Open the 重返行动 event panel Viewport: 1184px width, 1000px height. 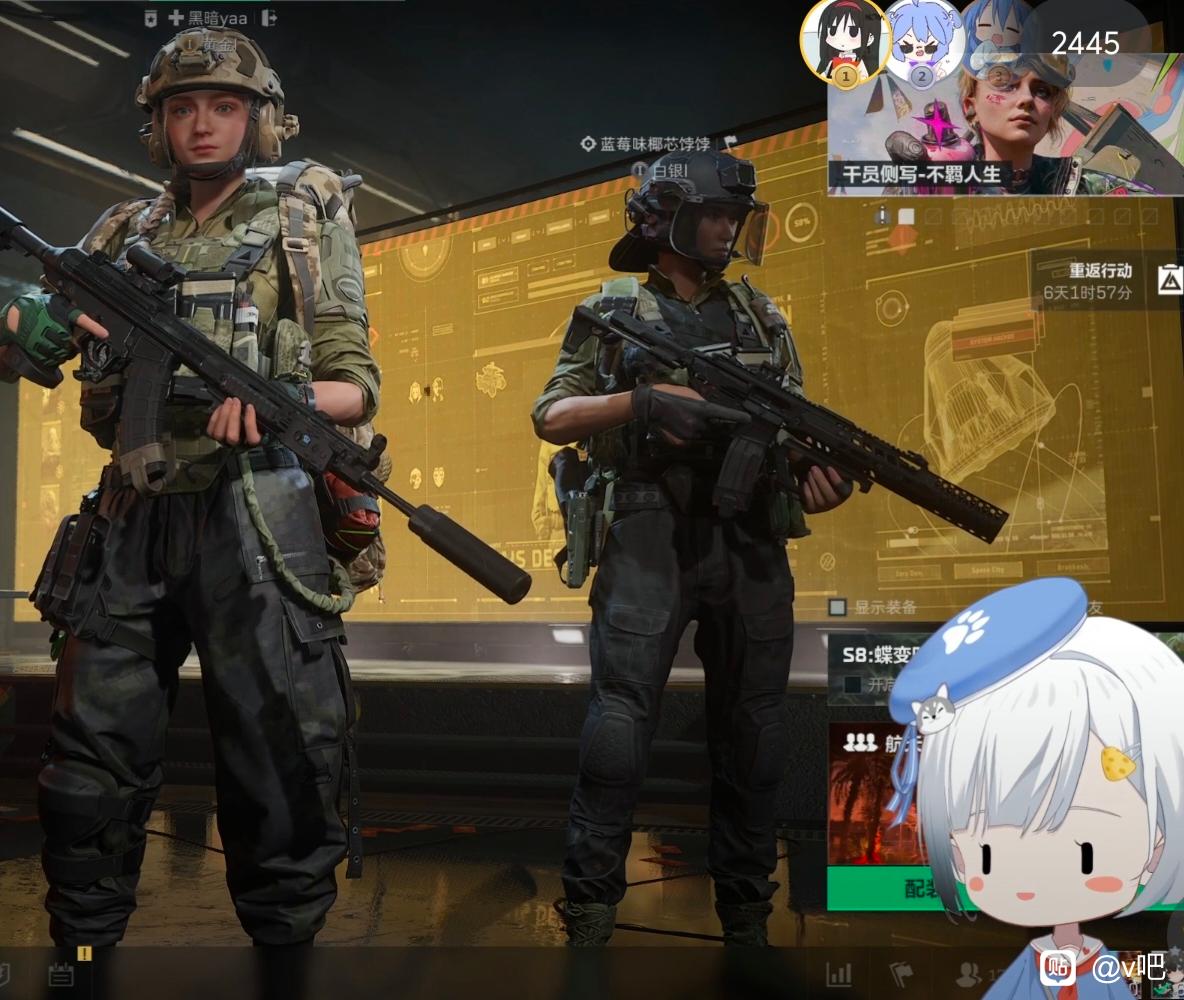click(1100, 280)
